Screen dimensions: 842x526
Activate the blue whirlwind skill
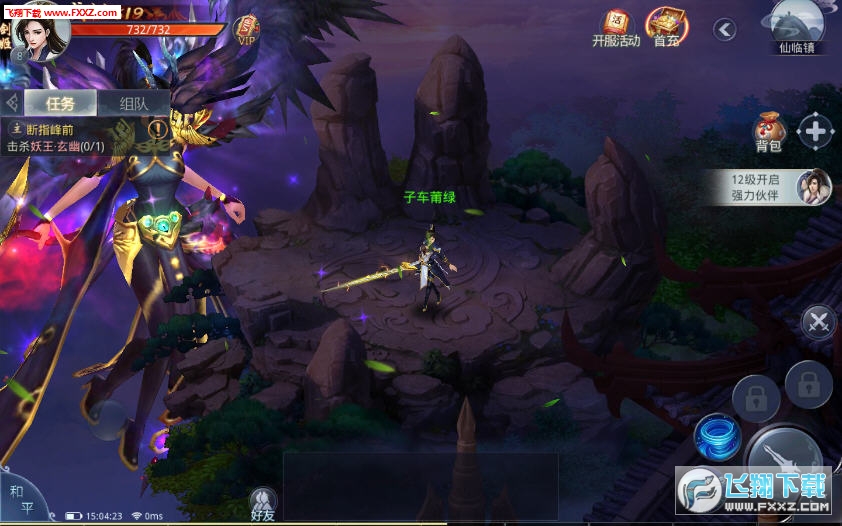point(716,437)
